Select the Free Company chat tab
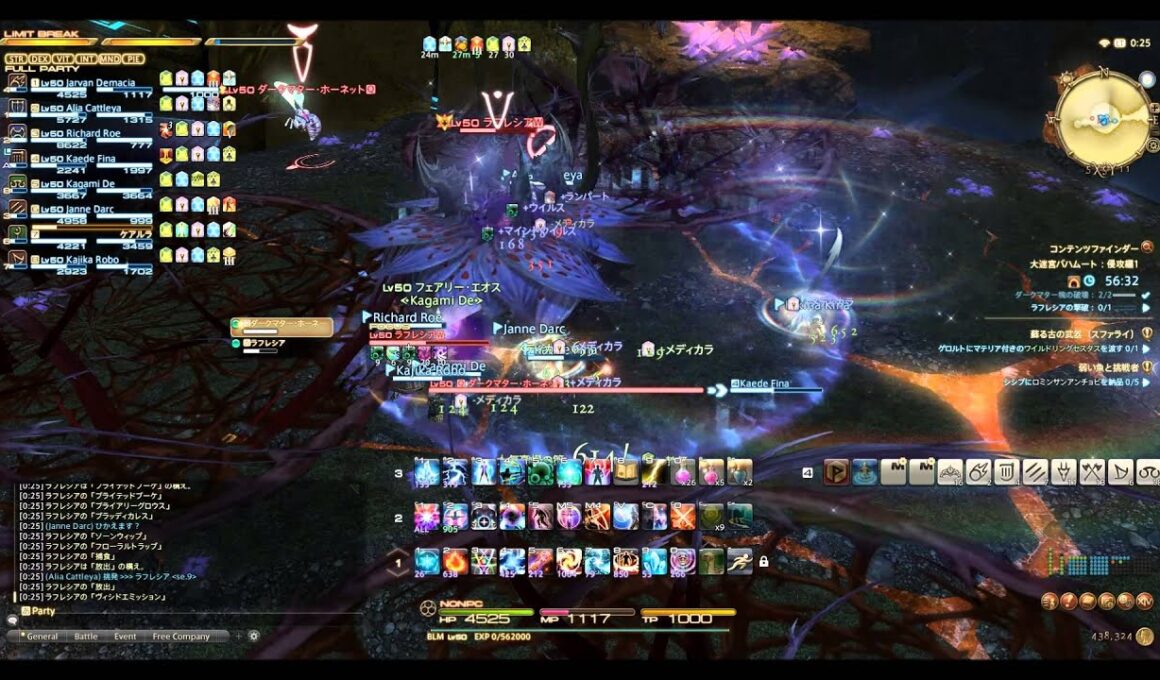This screenshot has width=1160, height=680. (x=181, y=636)
